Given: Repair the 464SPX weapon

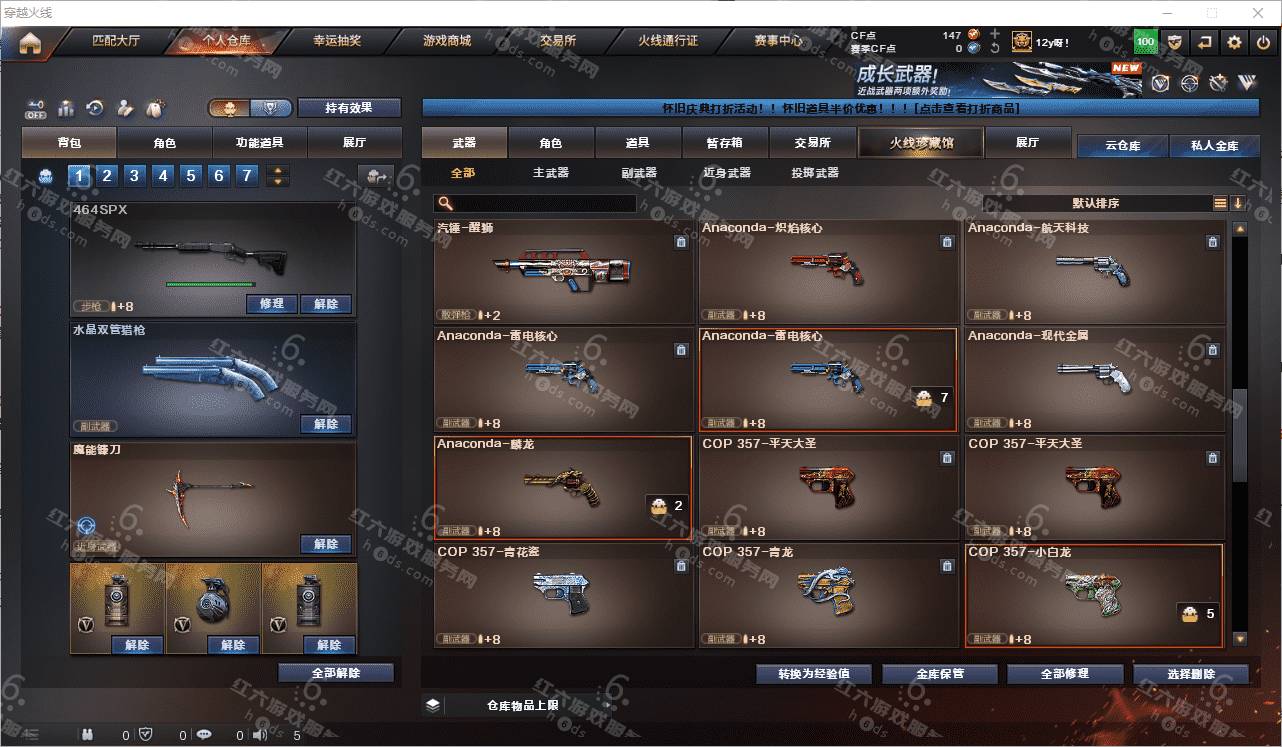Looking at the screenshot, I should [271, 304].
